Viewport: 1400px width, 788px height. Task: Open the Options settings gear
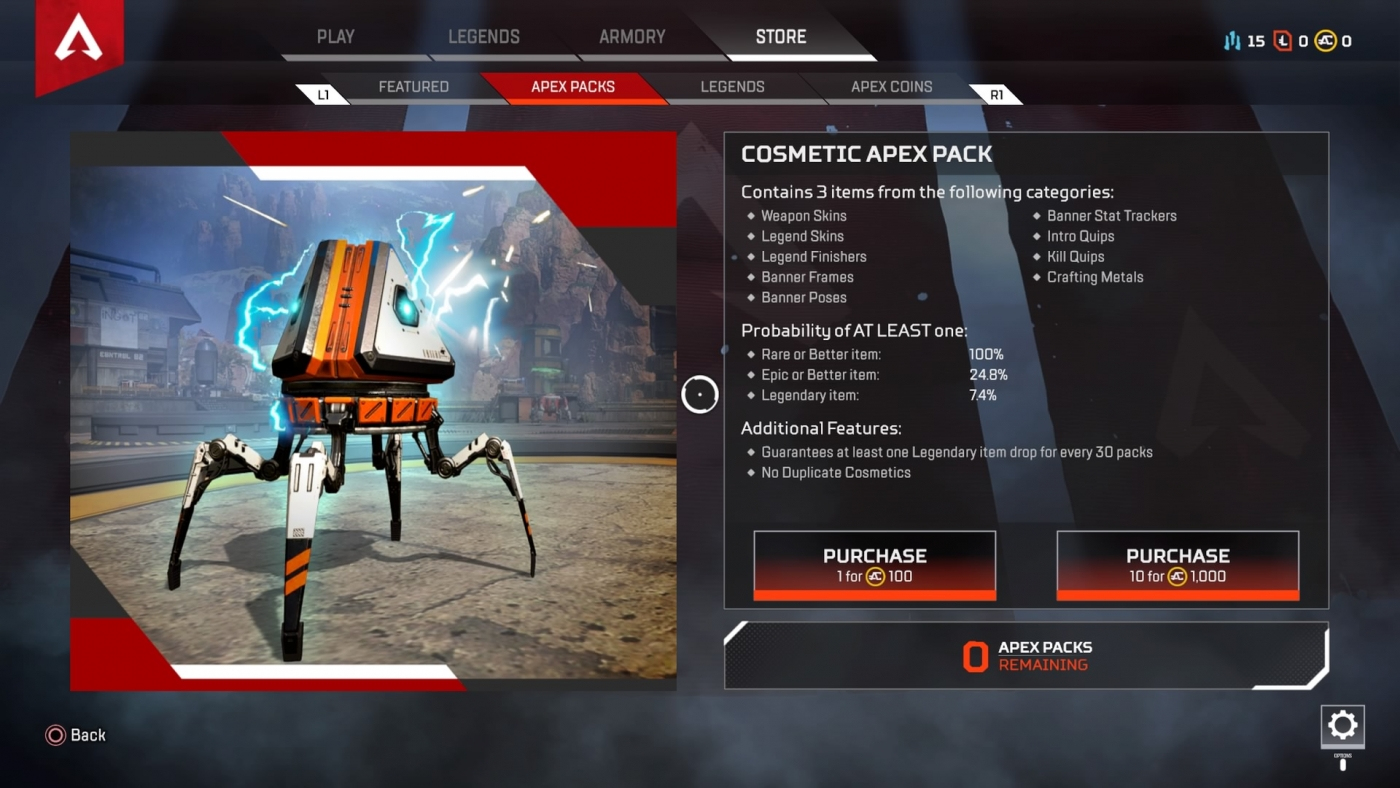[1342, 726]
